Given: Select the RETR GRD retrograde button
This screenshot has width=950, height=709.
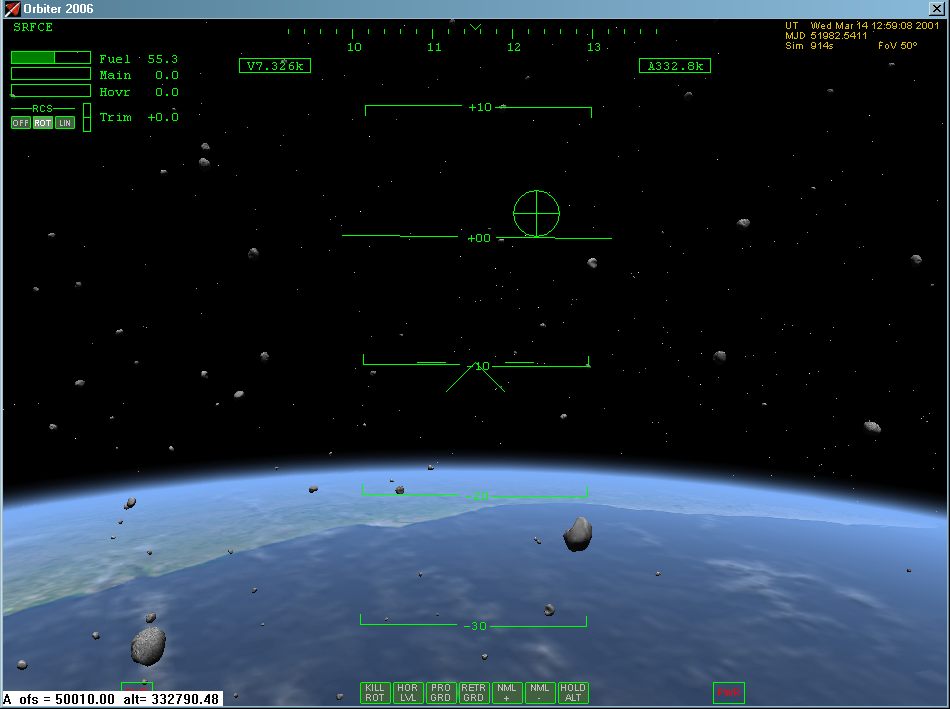Looking at the screenshot, I should tap(473, 692).
